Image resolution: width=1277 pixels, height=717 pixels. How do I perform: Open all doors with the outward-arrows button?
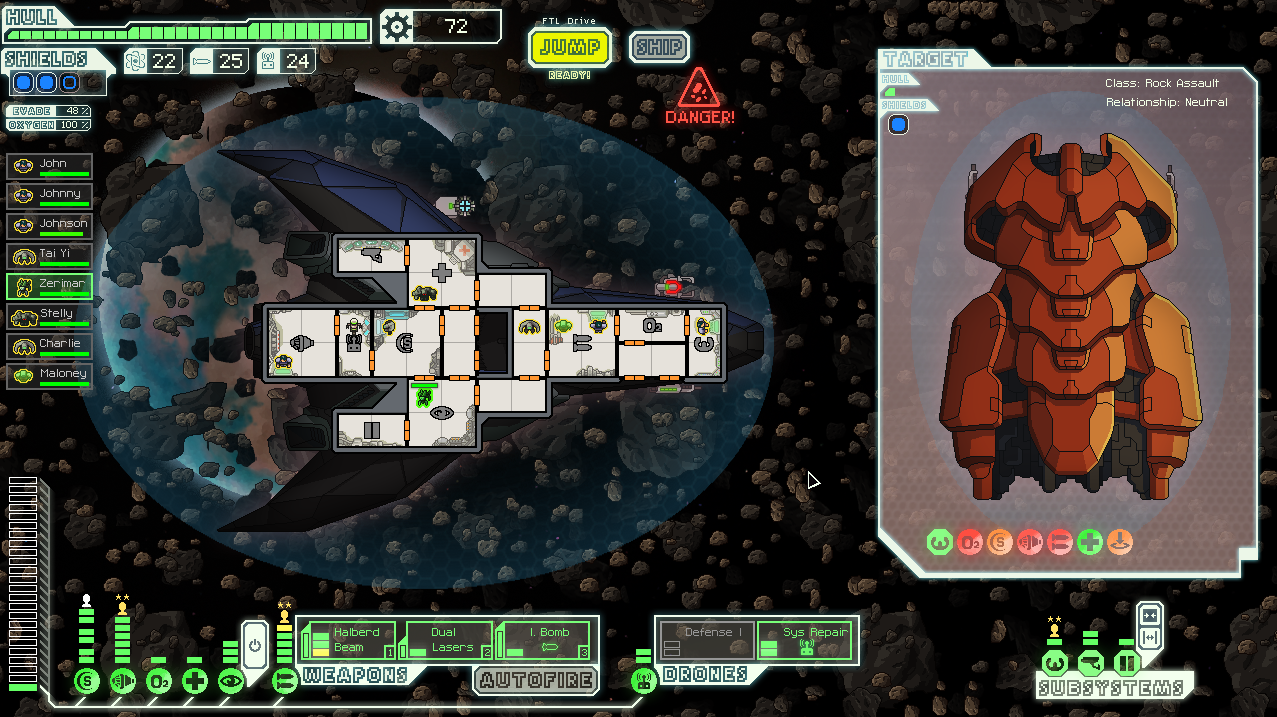1150,638
